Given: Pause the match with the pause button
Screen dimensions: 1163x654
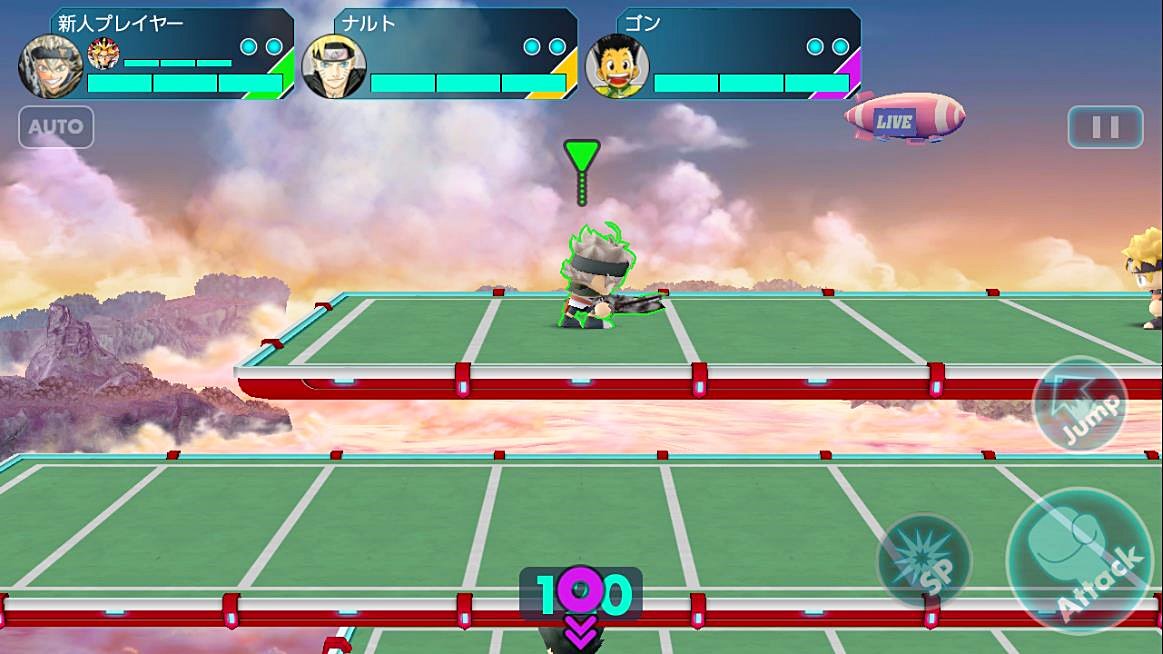Looking at the screenshot, I should pyautogui.click(x=1105, y=127).
